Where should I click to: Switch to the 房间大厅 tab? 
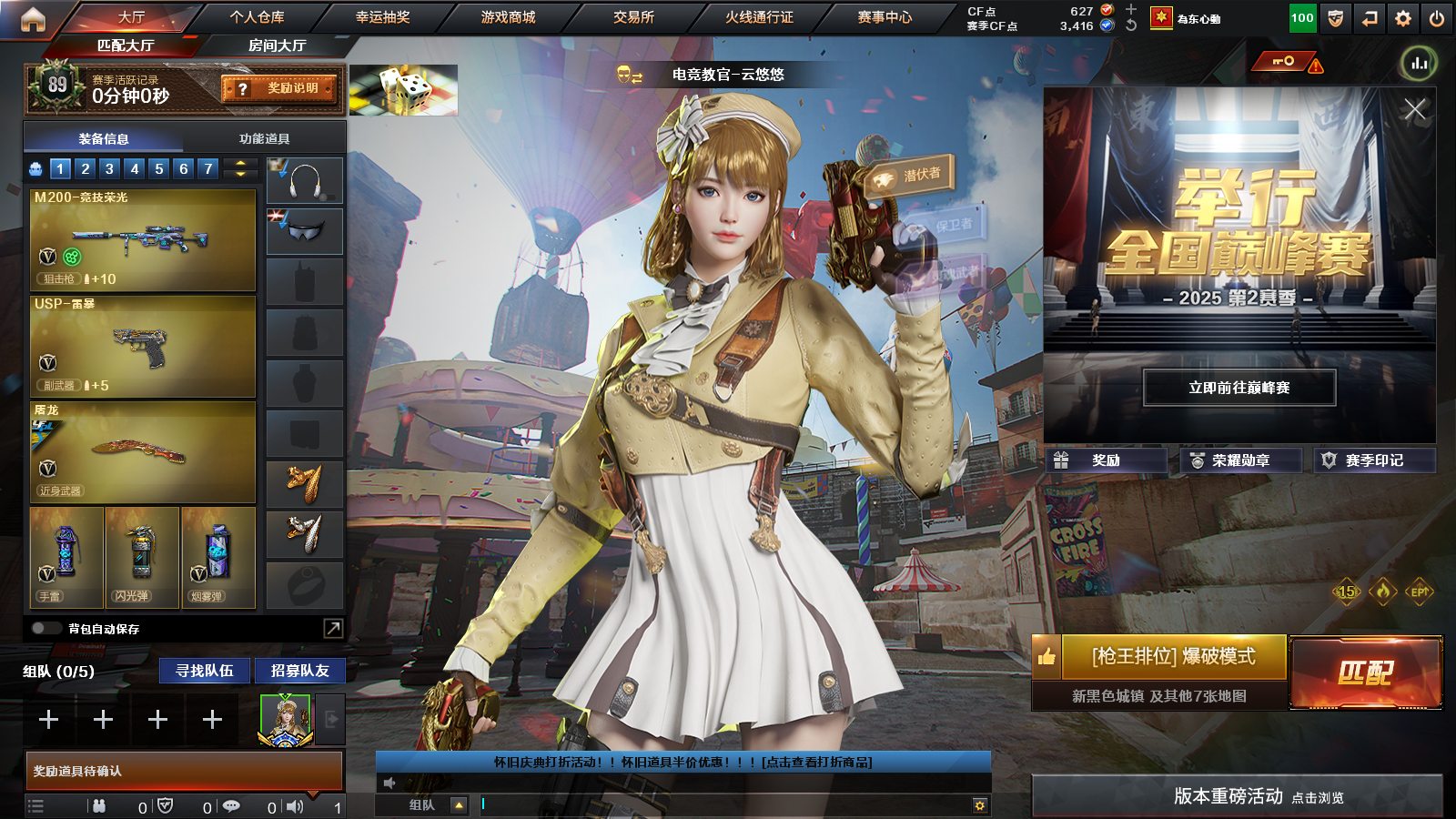[x=277, y=45]
